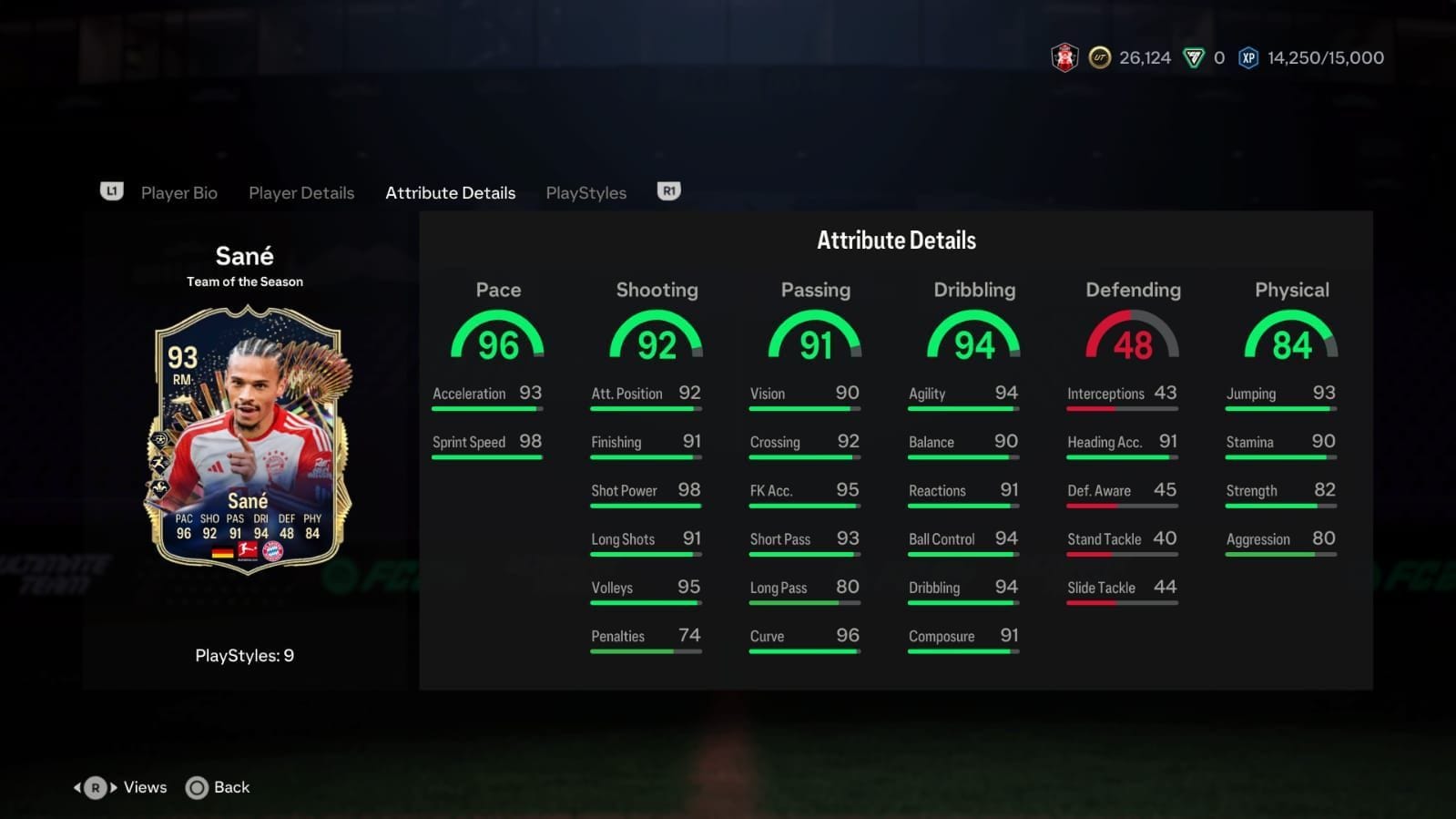Click the Bundesliga logo on Sané's card

click(x=247, y=550)
